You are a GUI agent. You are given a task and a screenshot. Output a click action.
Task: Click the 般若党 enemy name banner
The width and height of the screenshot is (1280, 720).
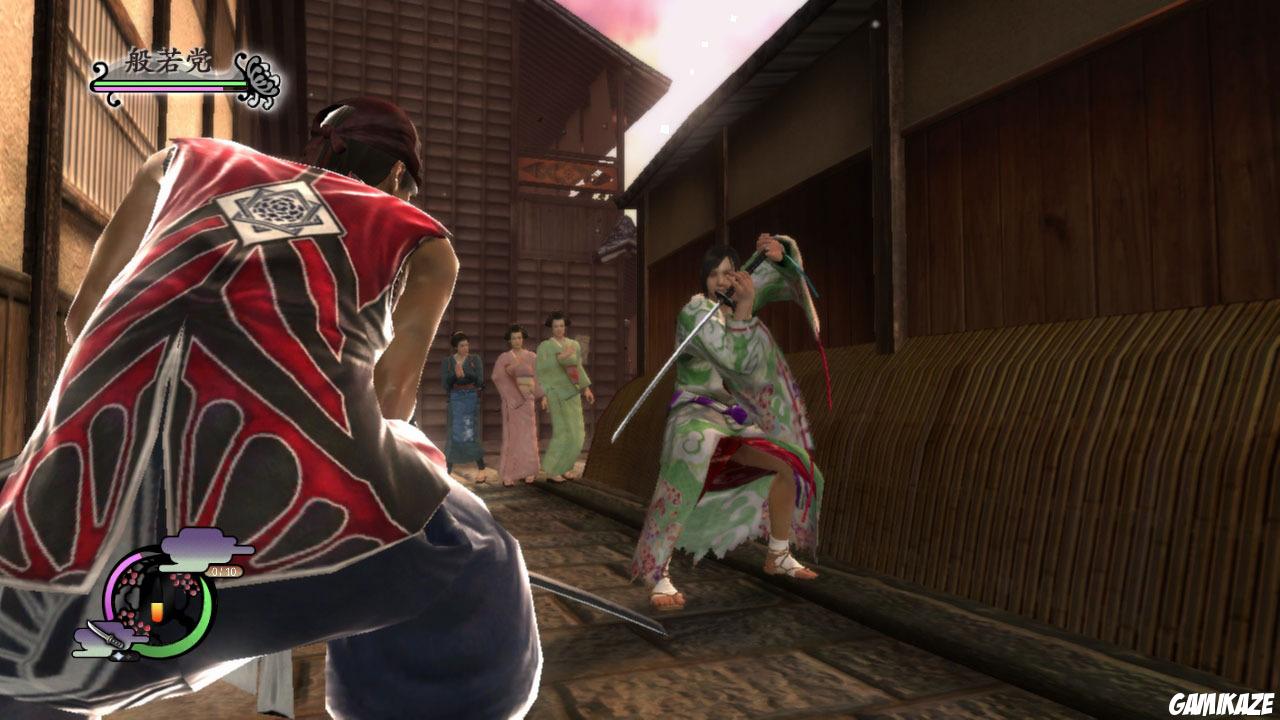click(x=166, y=59)
